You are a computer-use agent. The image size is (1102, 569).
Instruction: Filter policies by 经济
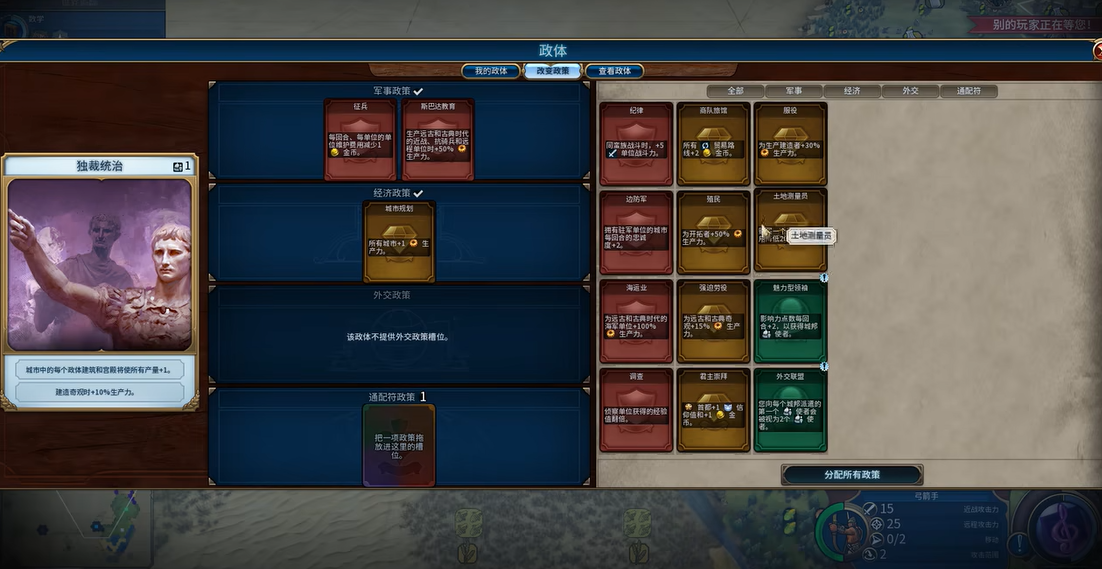point(851,91)
